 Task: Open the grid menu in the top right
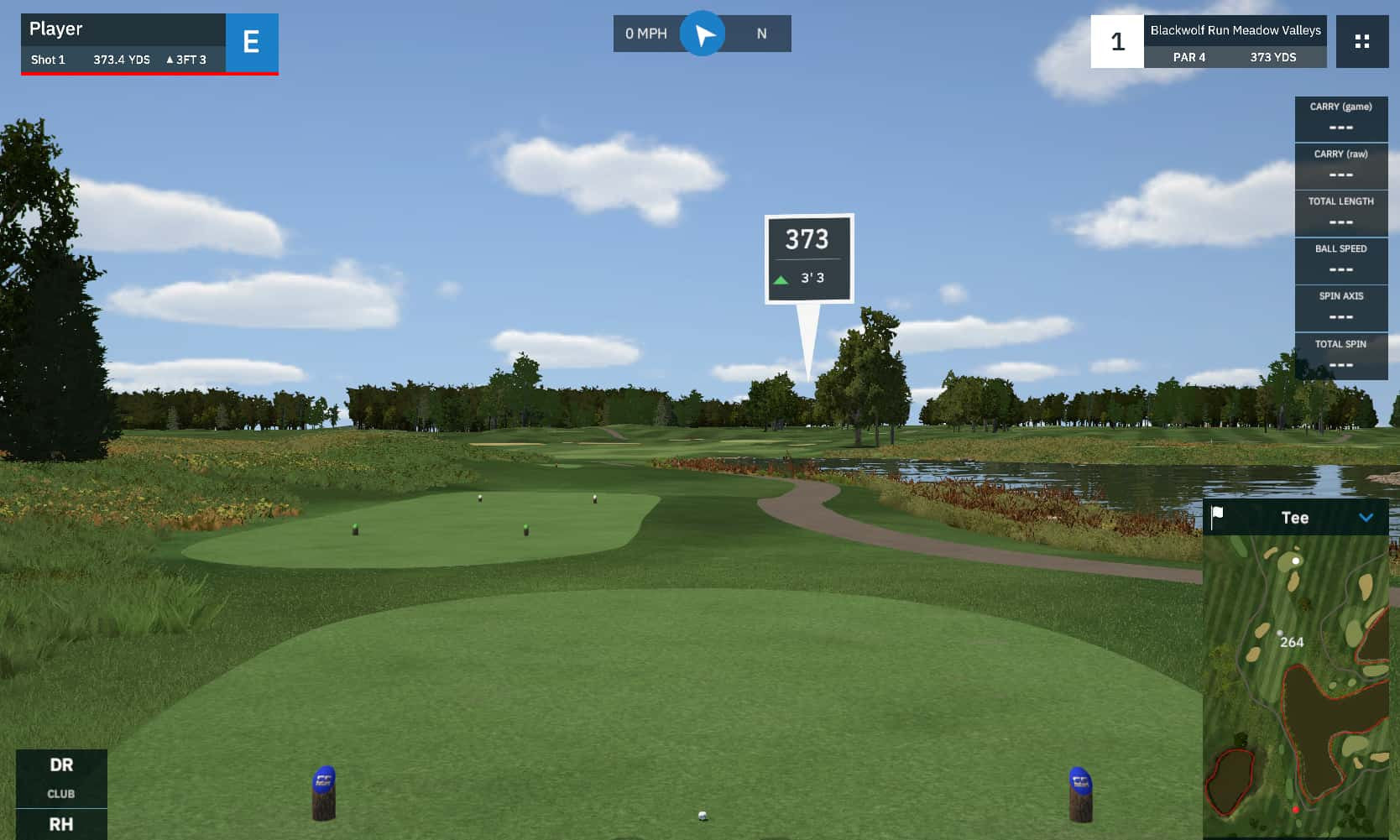1361,41
